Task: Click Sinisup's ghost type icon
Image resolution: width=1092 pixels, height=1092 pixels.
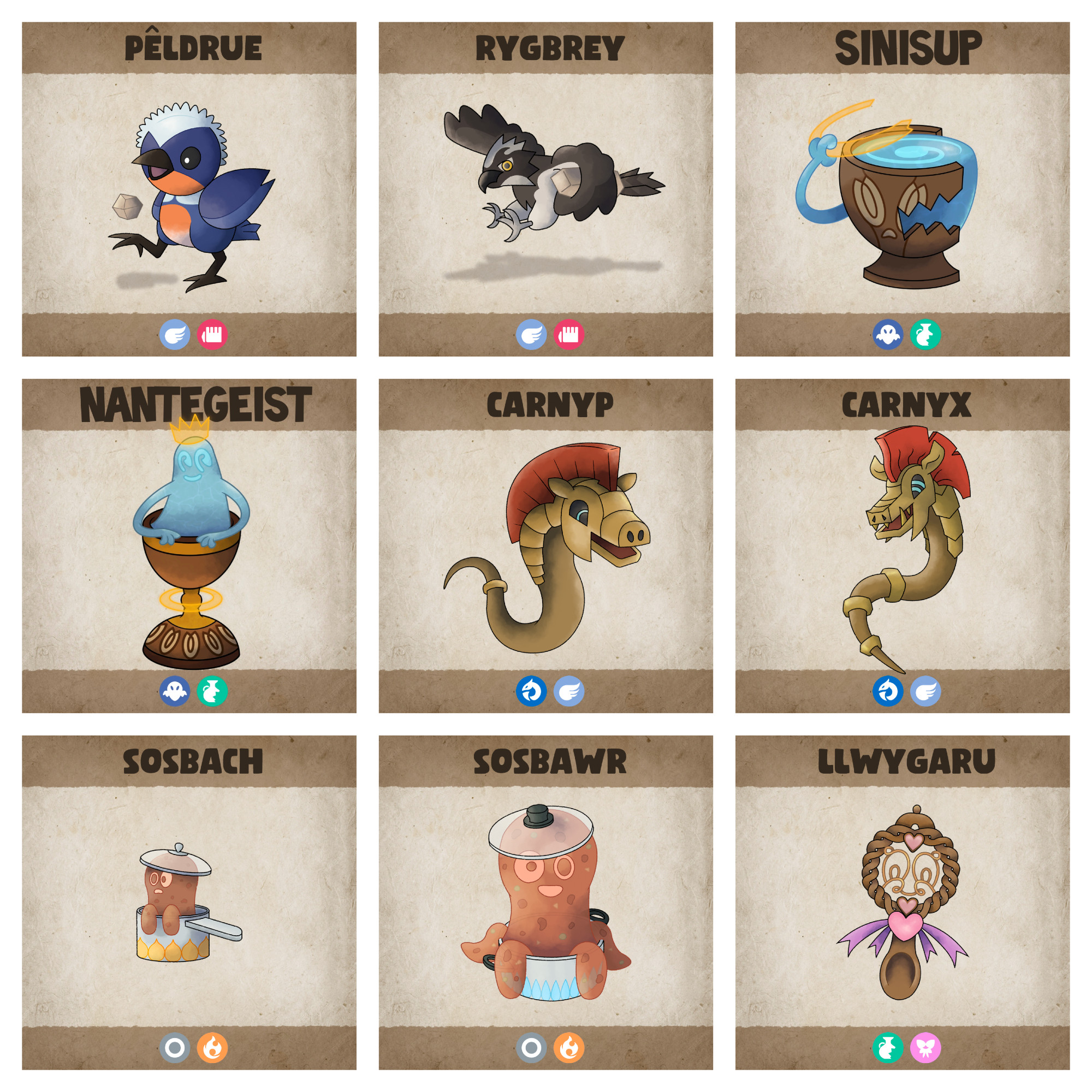Action: point(887,335)
